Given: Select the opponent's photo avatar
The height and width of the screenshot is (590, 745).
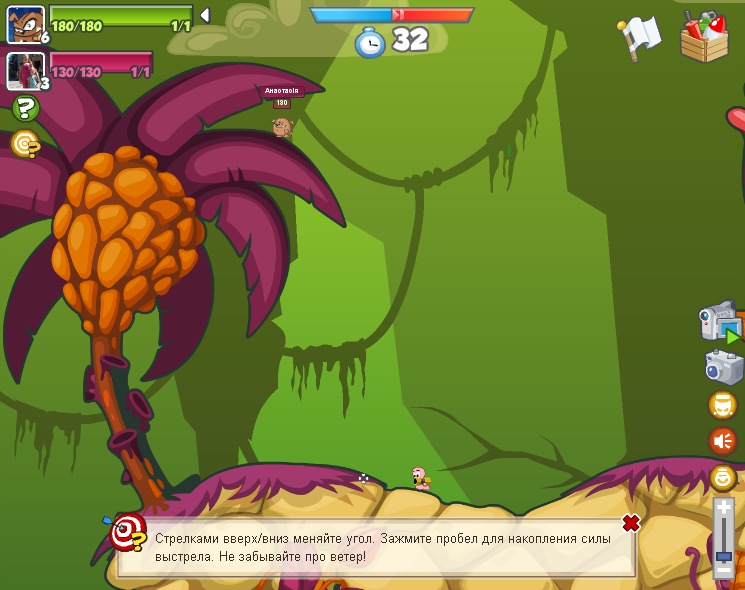Looking at the screenshot, I should pos(24,70).
